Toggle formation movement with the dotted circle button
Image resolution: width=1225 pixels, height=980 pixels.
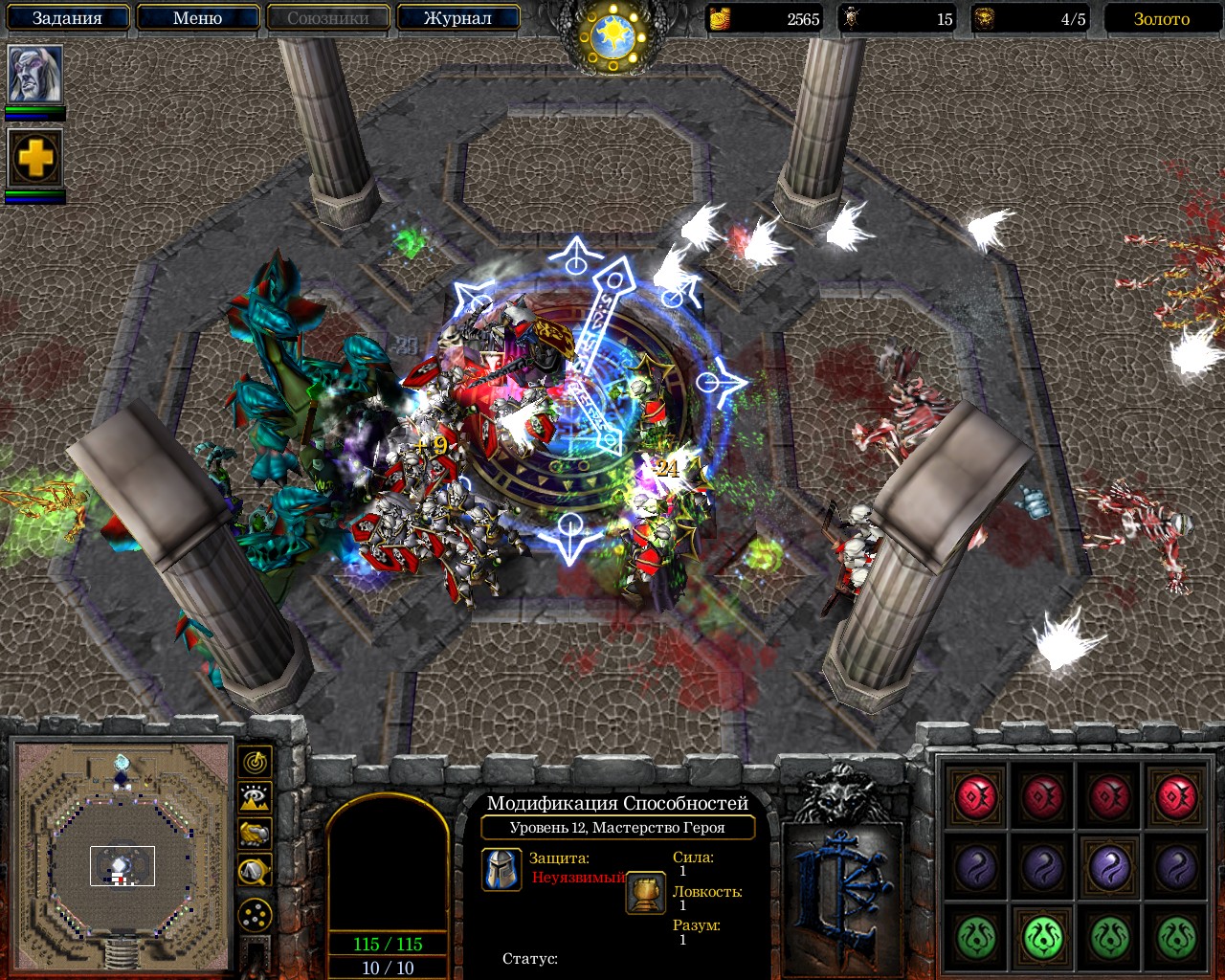255,916
